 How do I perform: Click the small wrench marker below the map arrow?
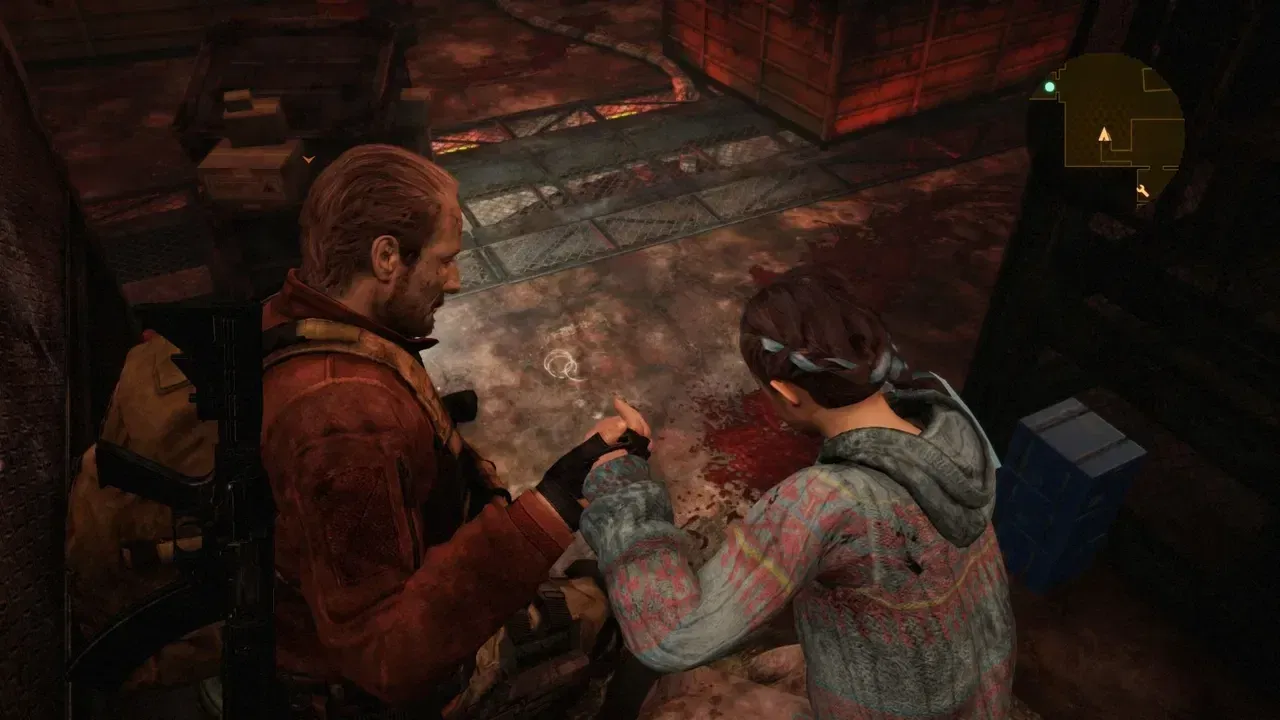1143,190
